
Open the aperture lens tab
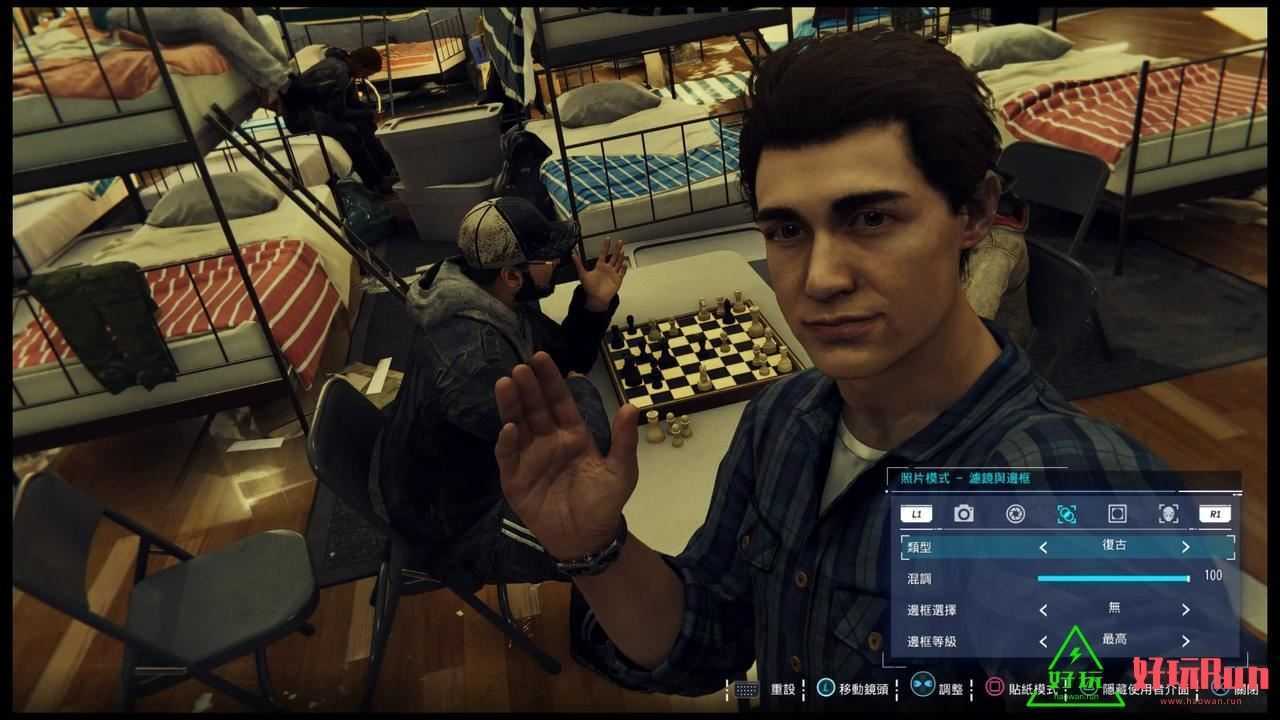pos(1015,514)
